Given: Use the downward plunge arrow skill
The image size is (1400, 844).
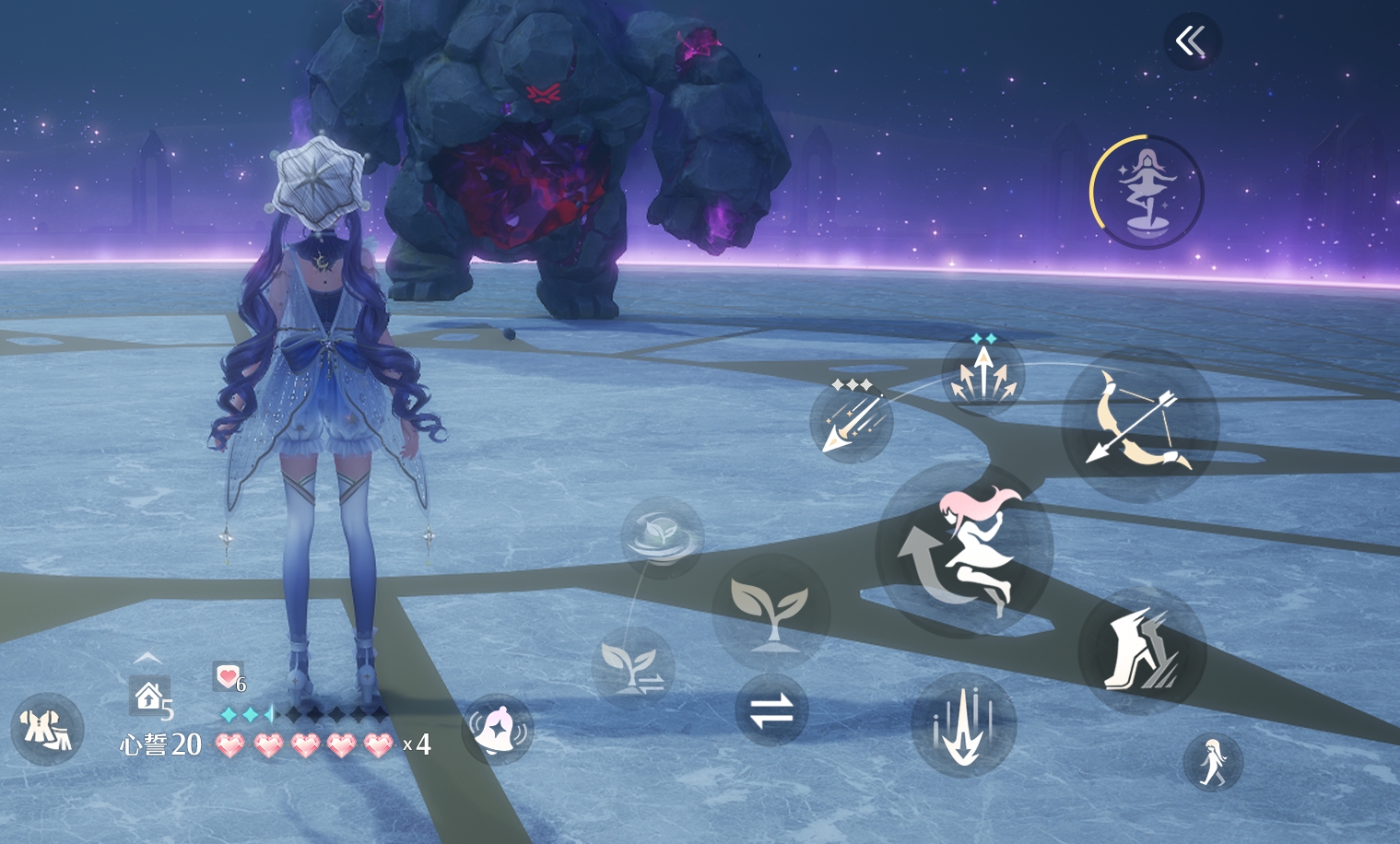Looking at the screenshot, I should 963,724.
